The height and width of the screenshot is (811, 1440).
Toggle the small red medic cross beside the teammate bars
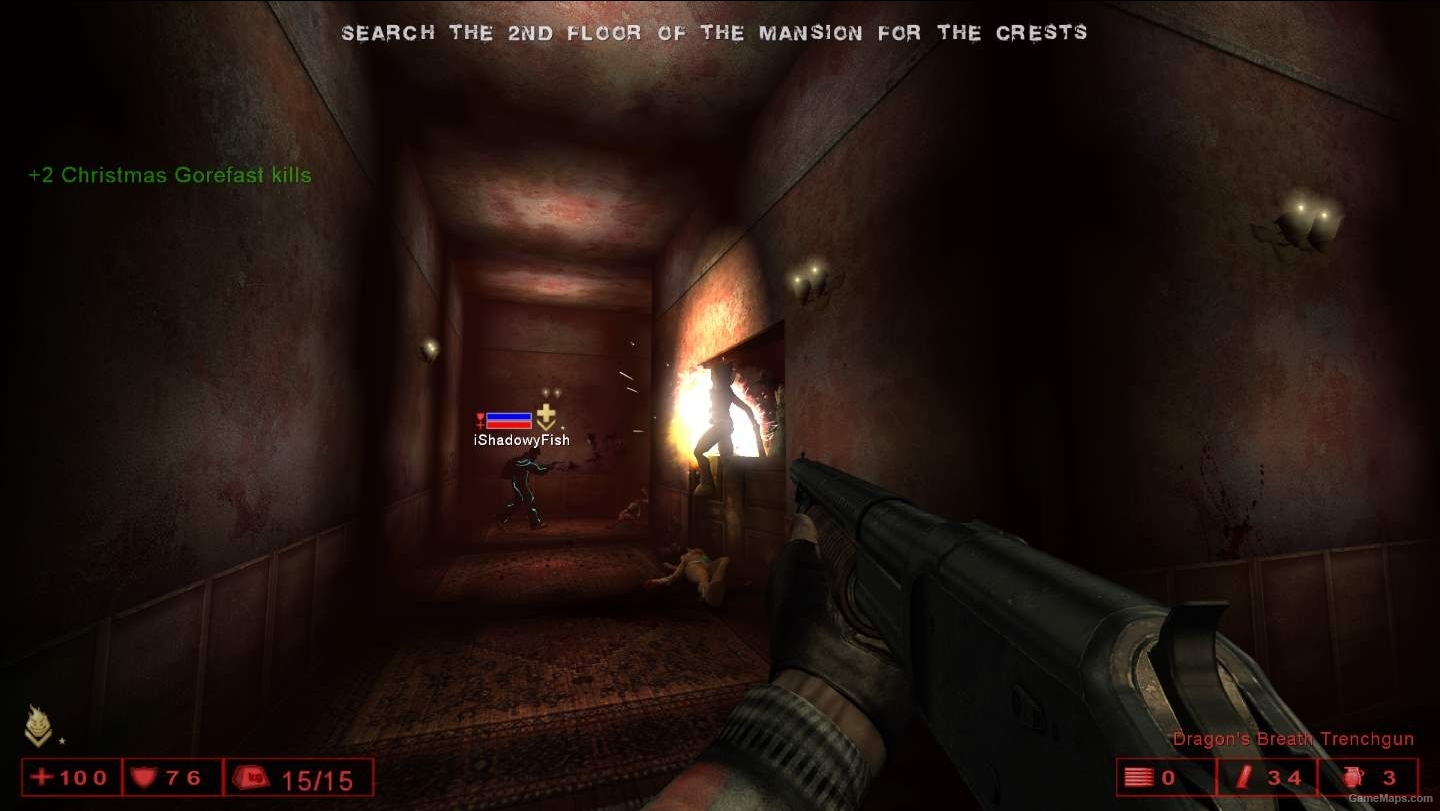480,419
